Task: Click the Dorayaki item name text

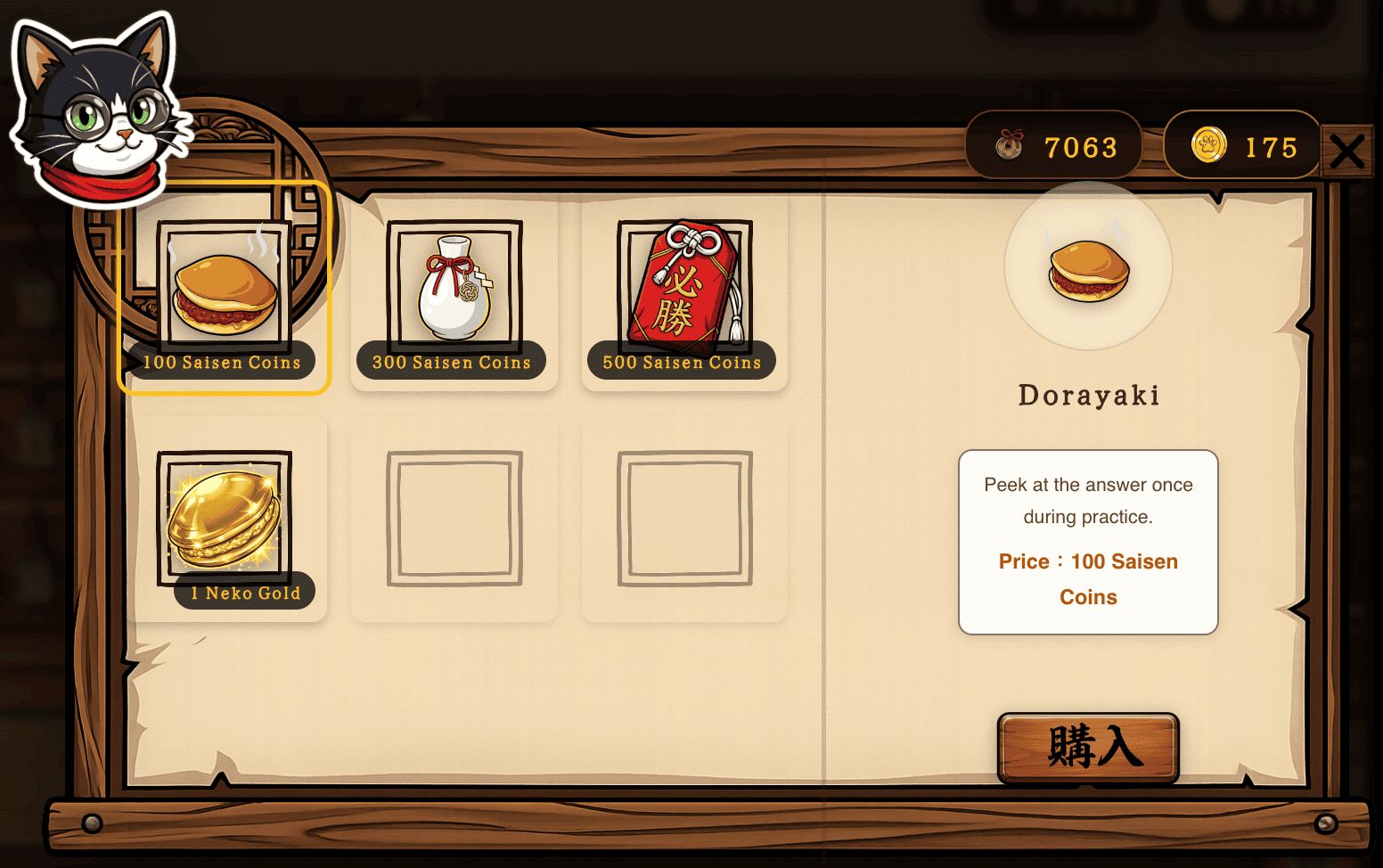Action: click(1088, 395)
